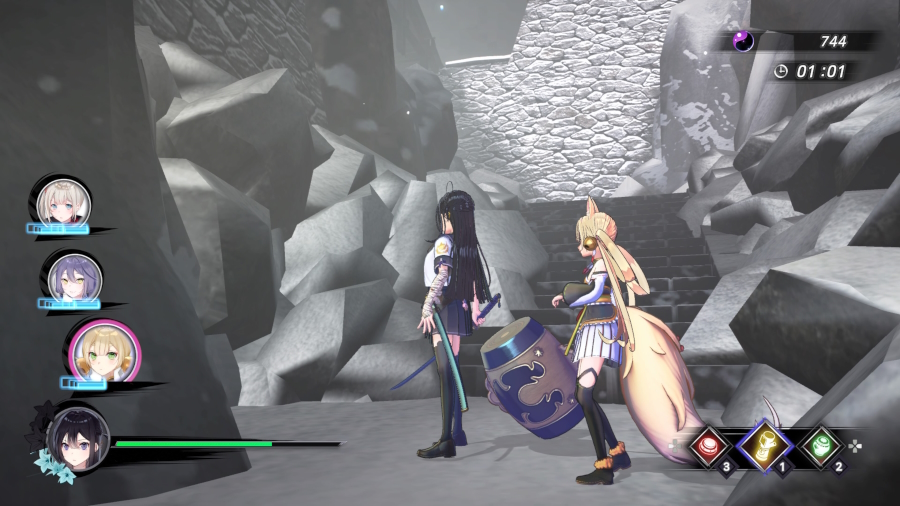Select the blonde-haired party member portrait

pyautogui.click(x=64, y=204)
